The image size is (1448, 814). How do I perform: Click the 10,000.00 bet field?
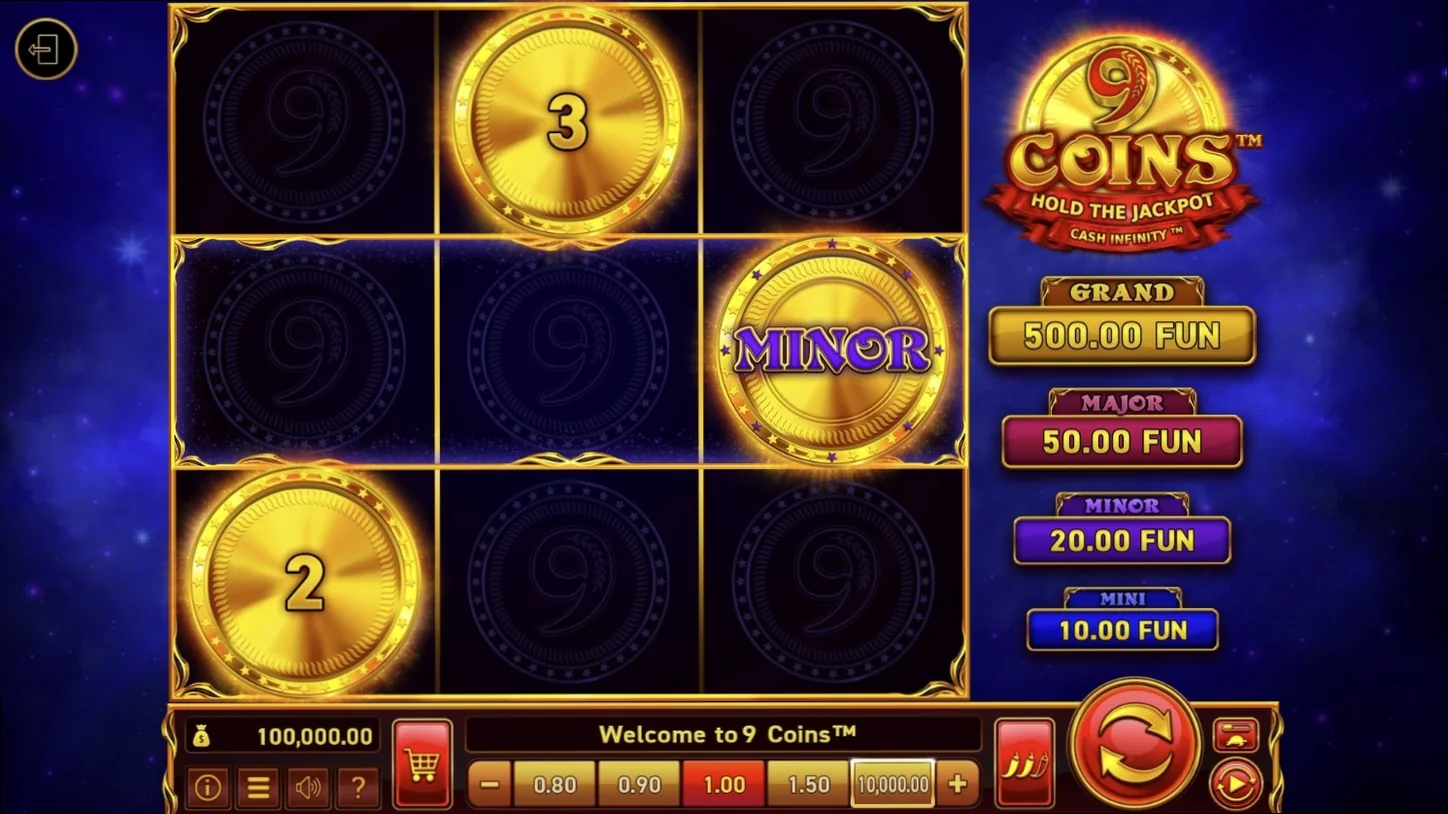pyautogui.click(x=892, y=785)
